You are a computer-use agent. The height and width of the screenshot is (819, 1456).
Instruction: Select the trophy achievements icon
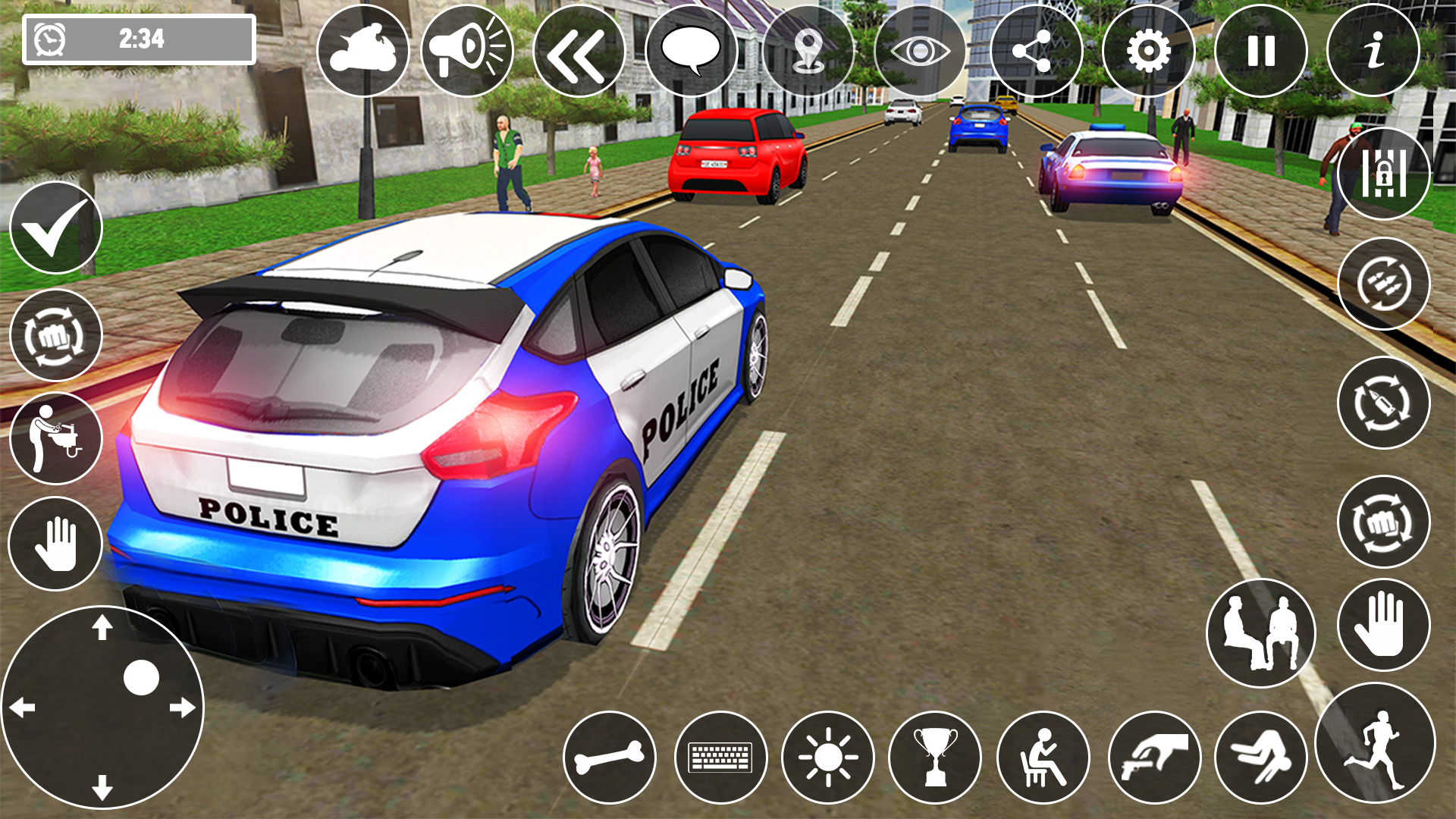click(937, 758)
